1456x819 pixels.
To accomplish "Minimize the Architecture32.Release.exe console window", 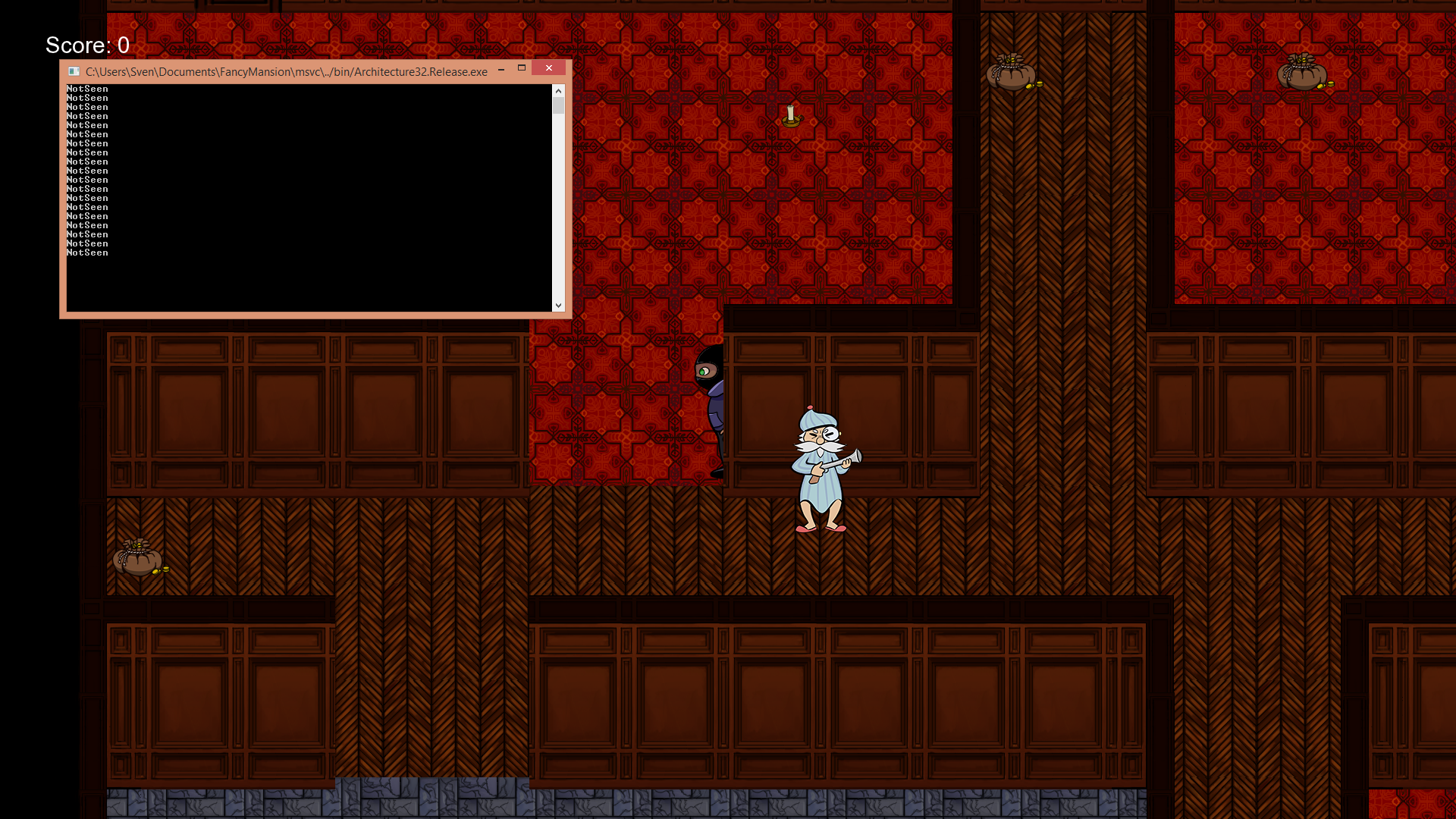I will [501, 69].
